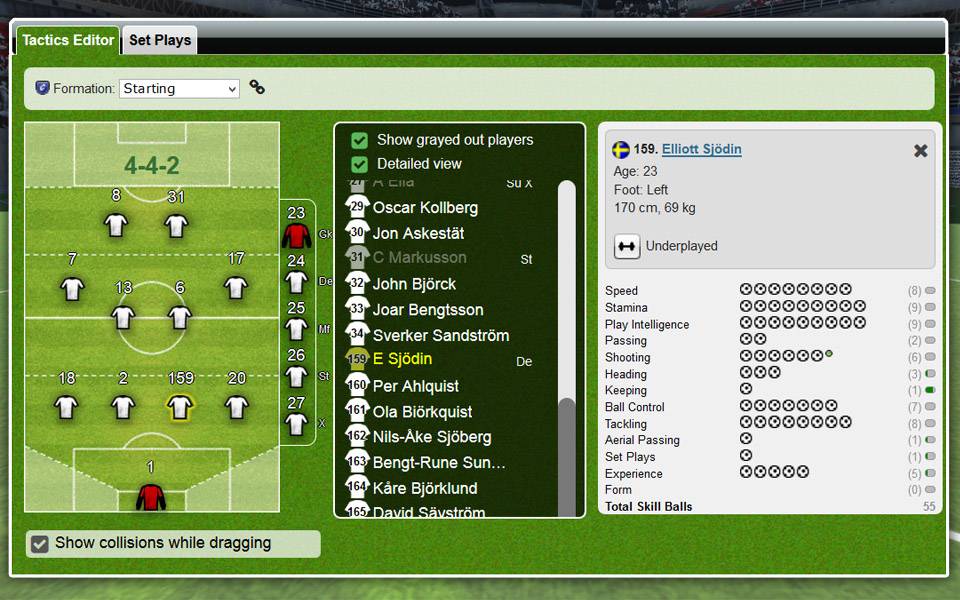Close the Elliott Sjödin player panel
Viewport: 960px width, 600px height.
tap(921, 151)
